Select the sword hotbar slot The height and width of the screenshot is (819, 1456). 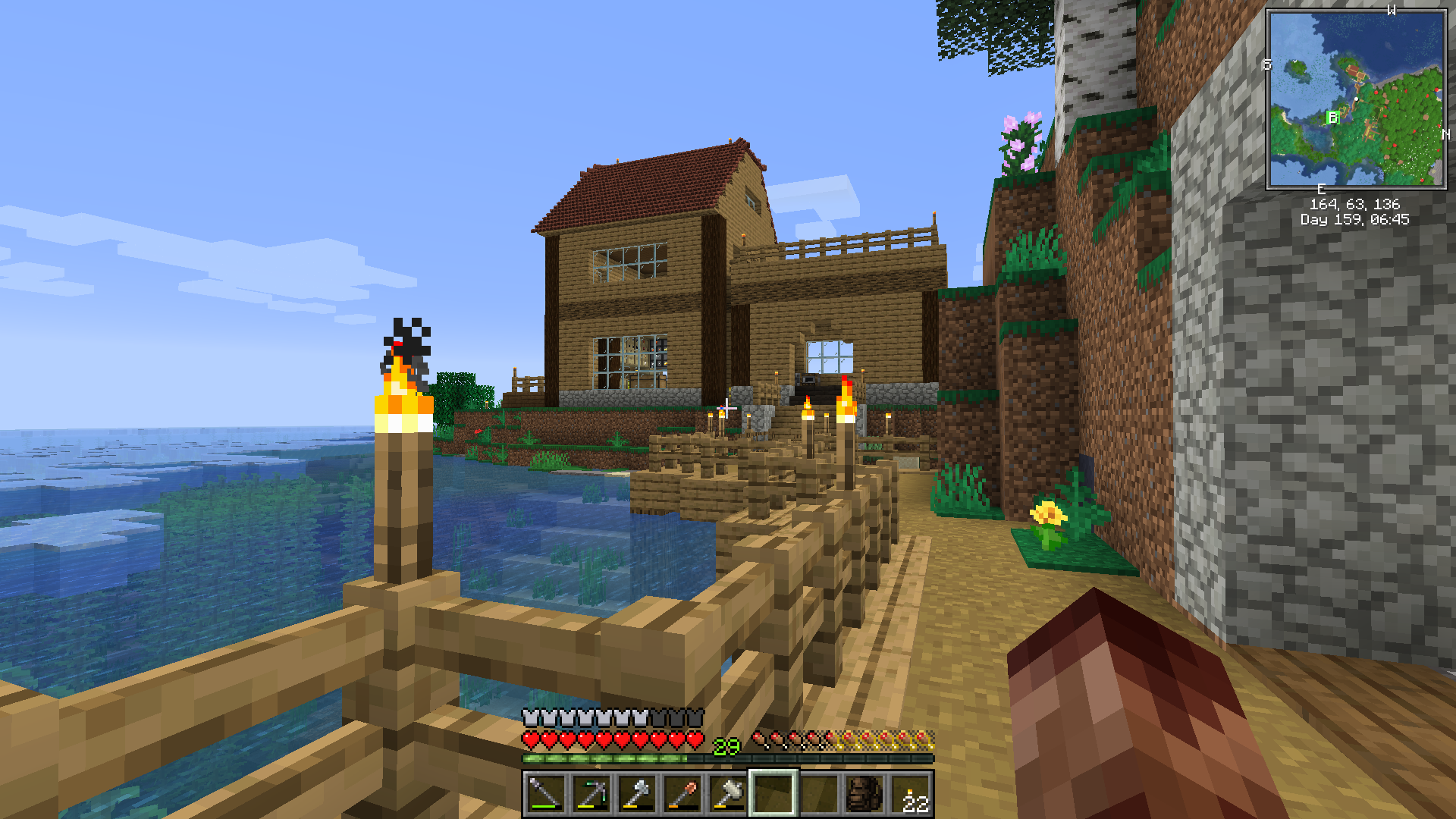[545, 794]
